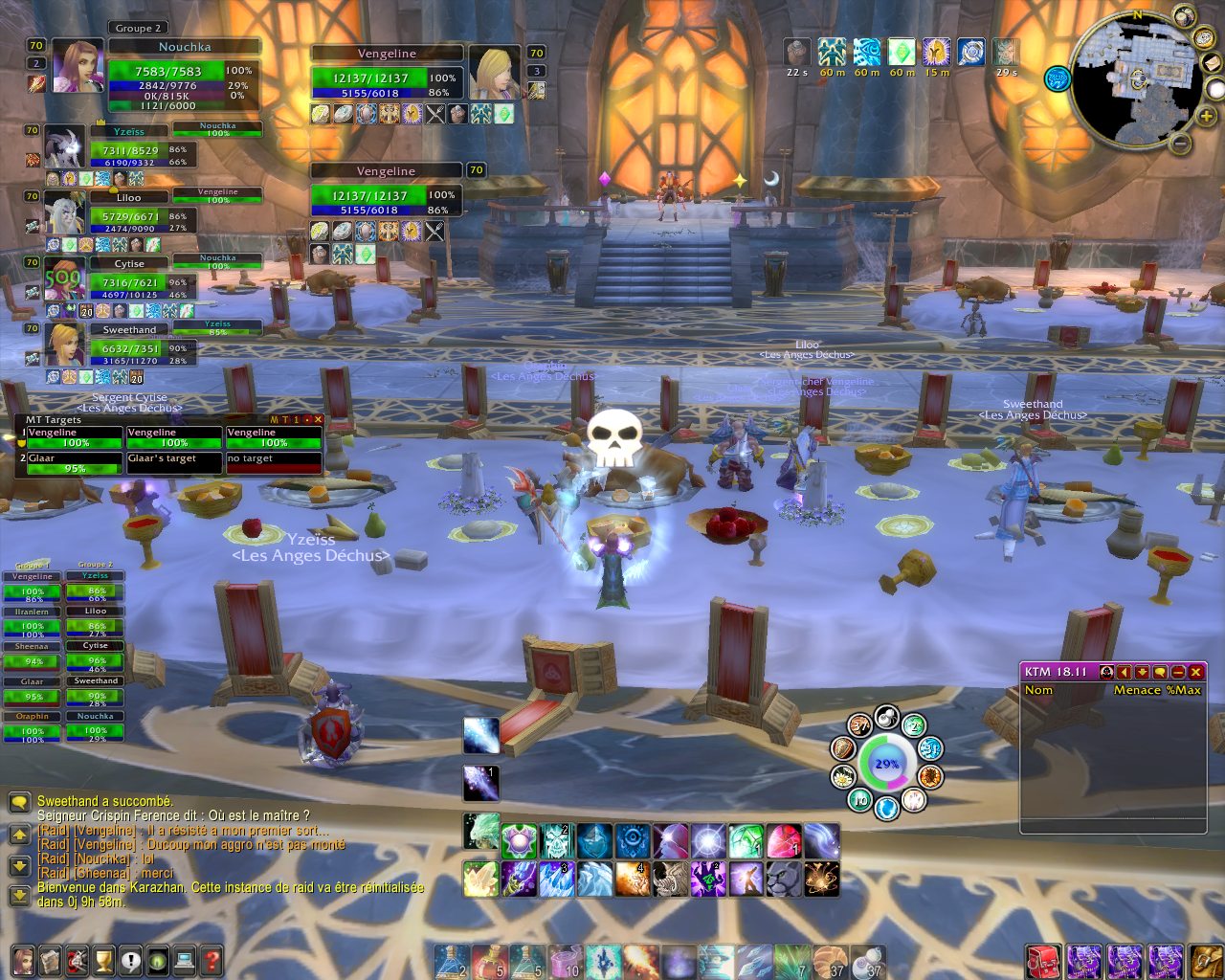Open the golden chalice micro-menu button
The width and height of the screenshot is (1225, 980).
(103, 959)
